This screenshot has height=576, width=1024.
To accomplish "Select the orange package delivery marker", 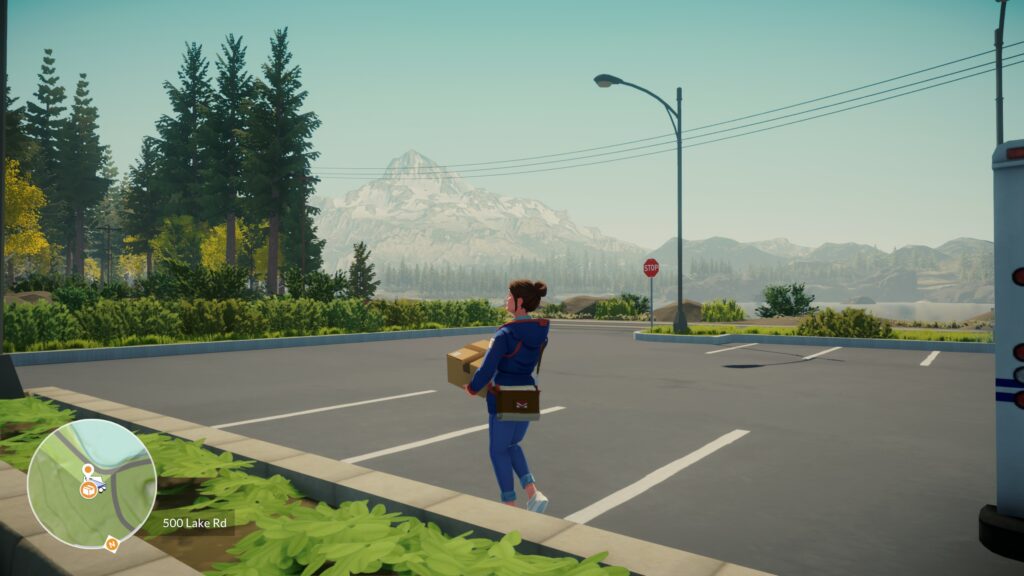I will (x=88, y=490).
